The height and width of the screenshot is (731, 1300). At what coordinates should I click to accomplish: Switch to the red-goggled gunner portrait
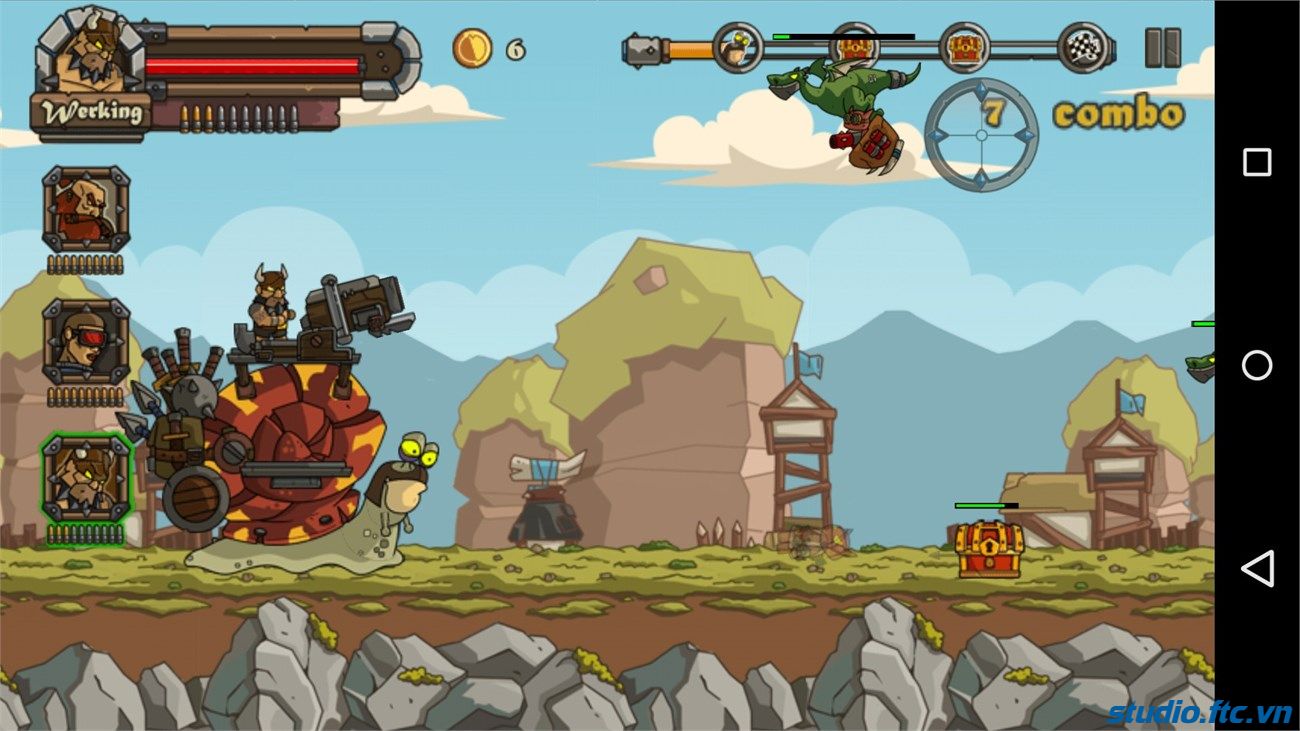(x=86, y=342)
